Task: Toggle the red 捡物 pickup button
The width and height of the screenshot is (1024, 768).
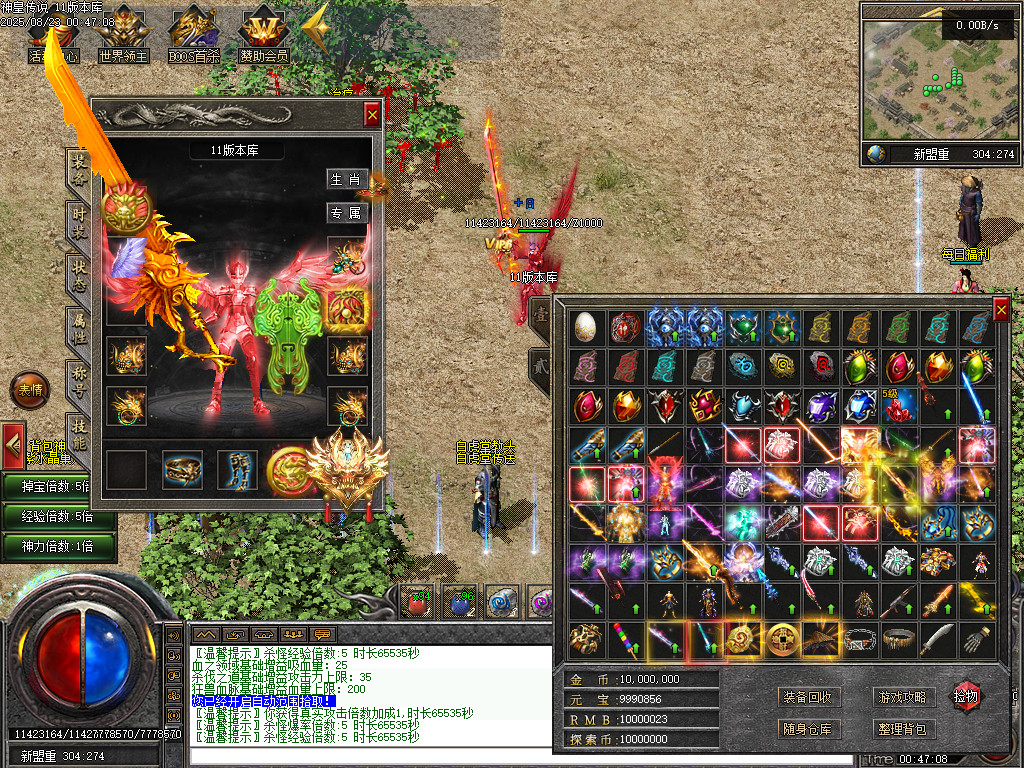Action: click(966, 695)
